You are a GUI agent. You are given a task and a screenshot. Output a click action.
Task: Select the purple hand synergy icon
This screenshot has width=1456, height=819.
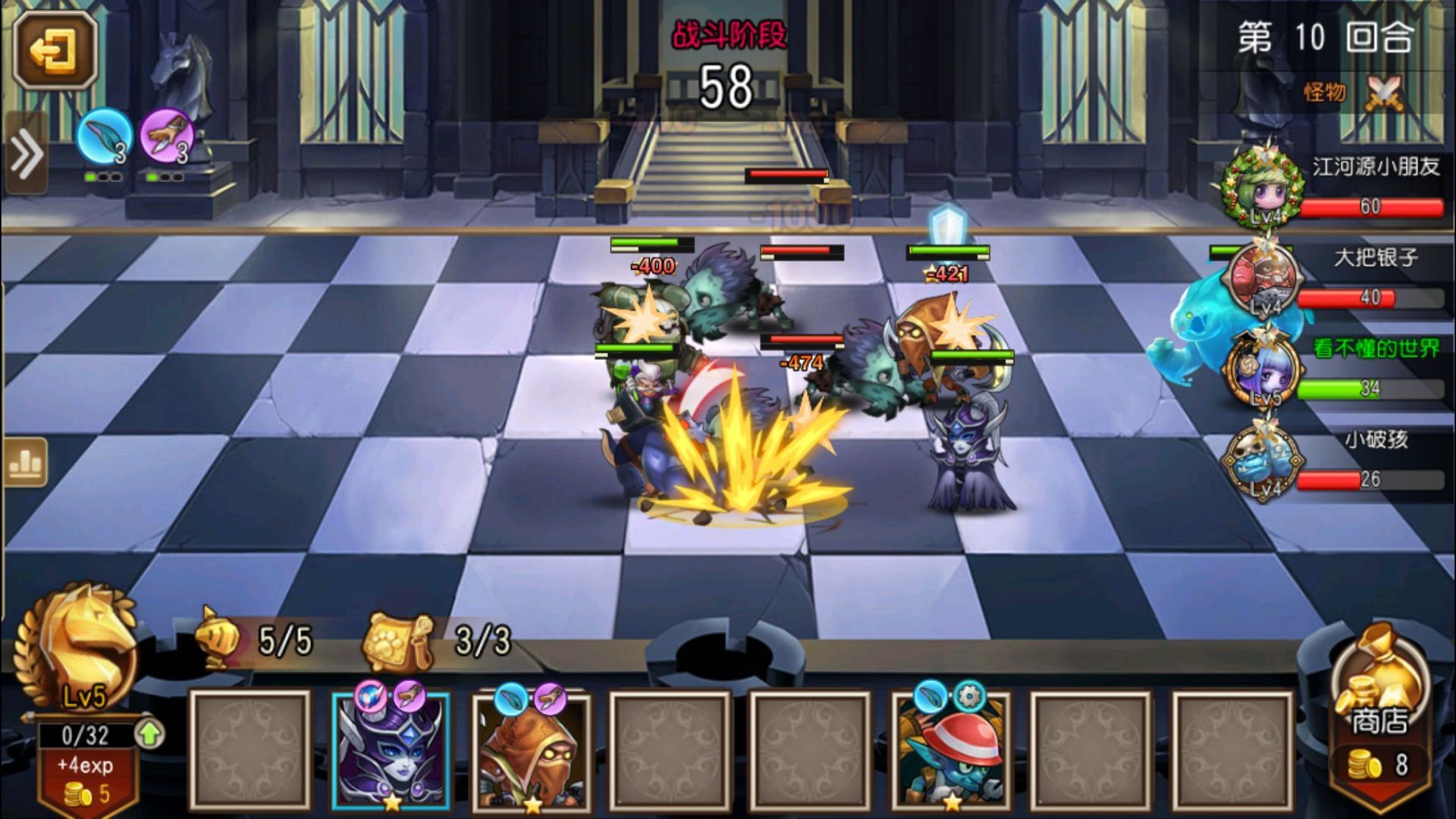pos(168,137)
